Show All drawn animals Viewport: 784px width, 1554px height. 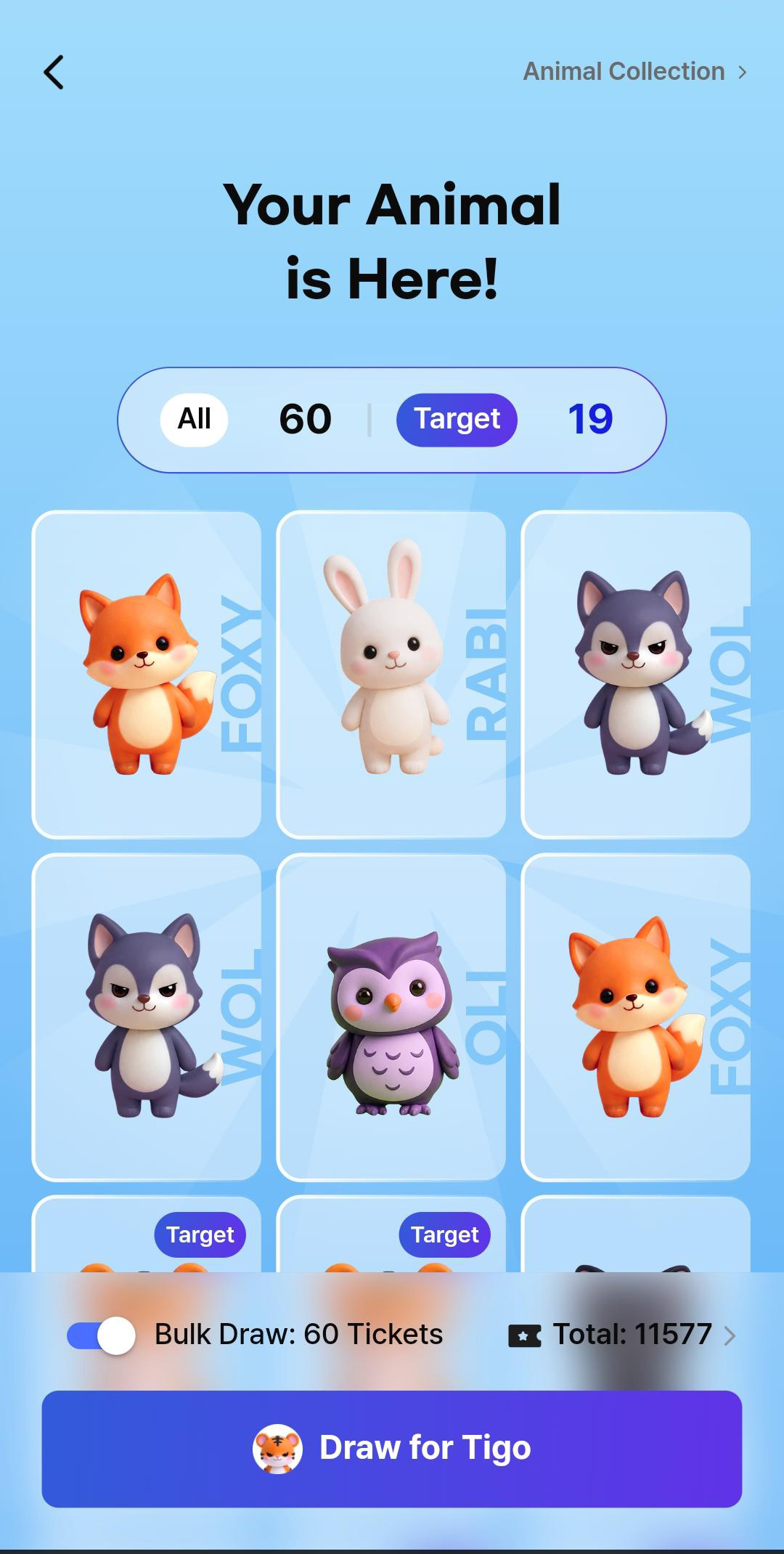point(194,419)
